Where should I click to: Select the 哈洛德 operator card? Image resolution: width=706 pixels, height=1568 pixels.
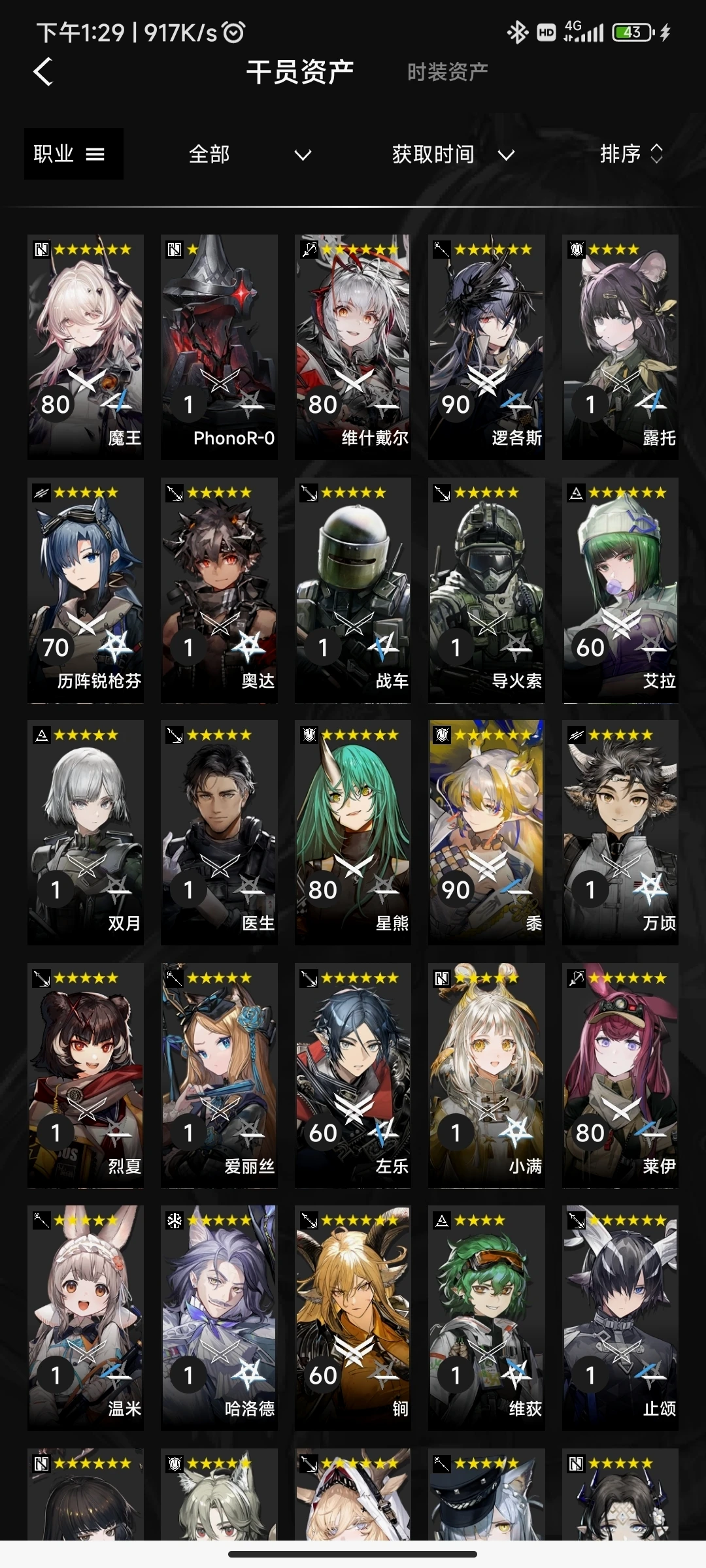219,1317
